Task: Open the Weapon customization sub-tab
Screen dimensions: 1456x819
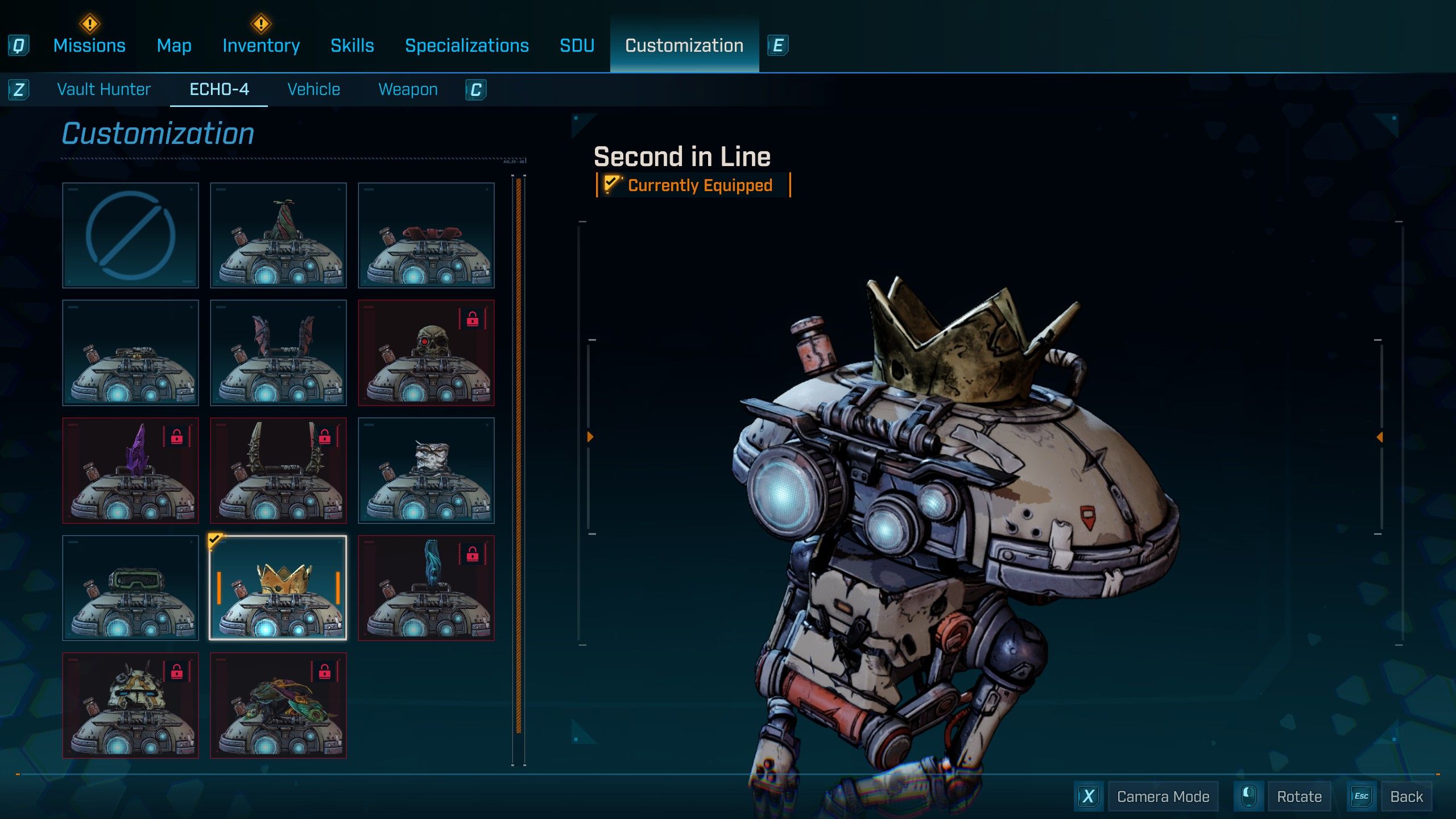Action: click(408, 89)
